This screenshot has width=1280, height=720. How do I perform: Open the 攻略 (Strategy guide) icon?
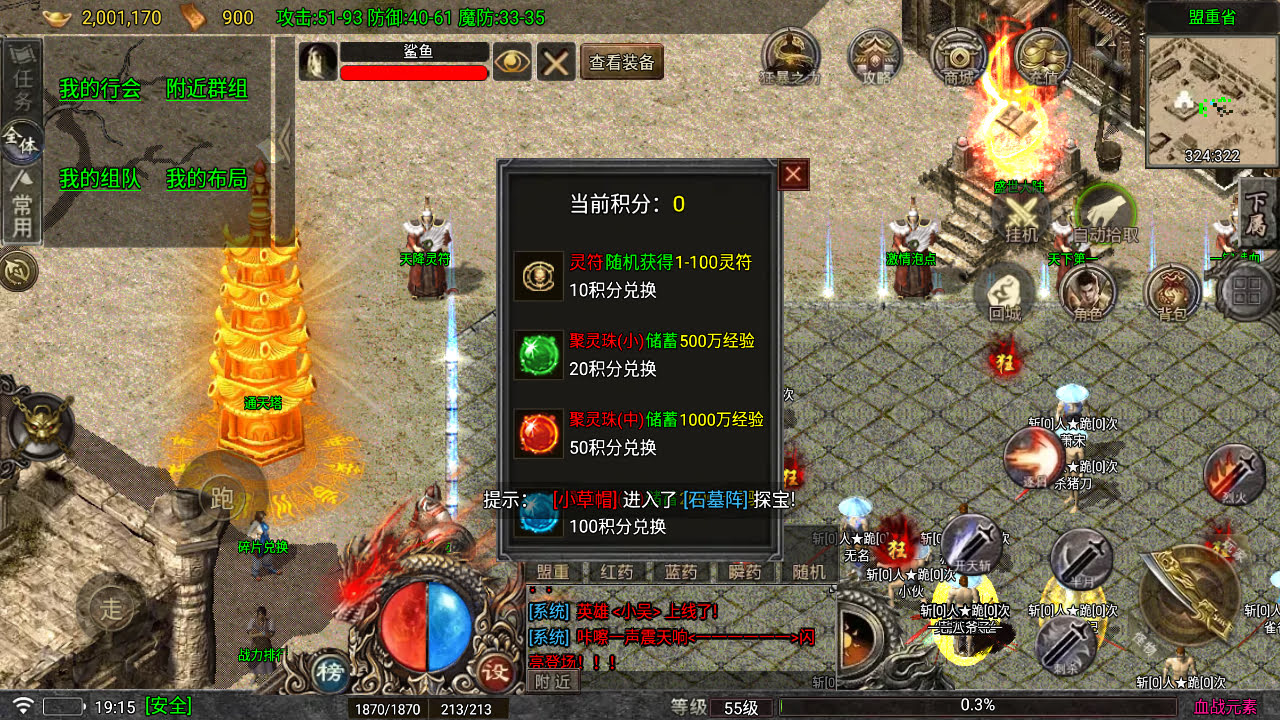coord(874,55)
